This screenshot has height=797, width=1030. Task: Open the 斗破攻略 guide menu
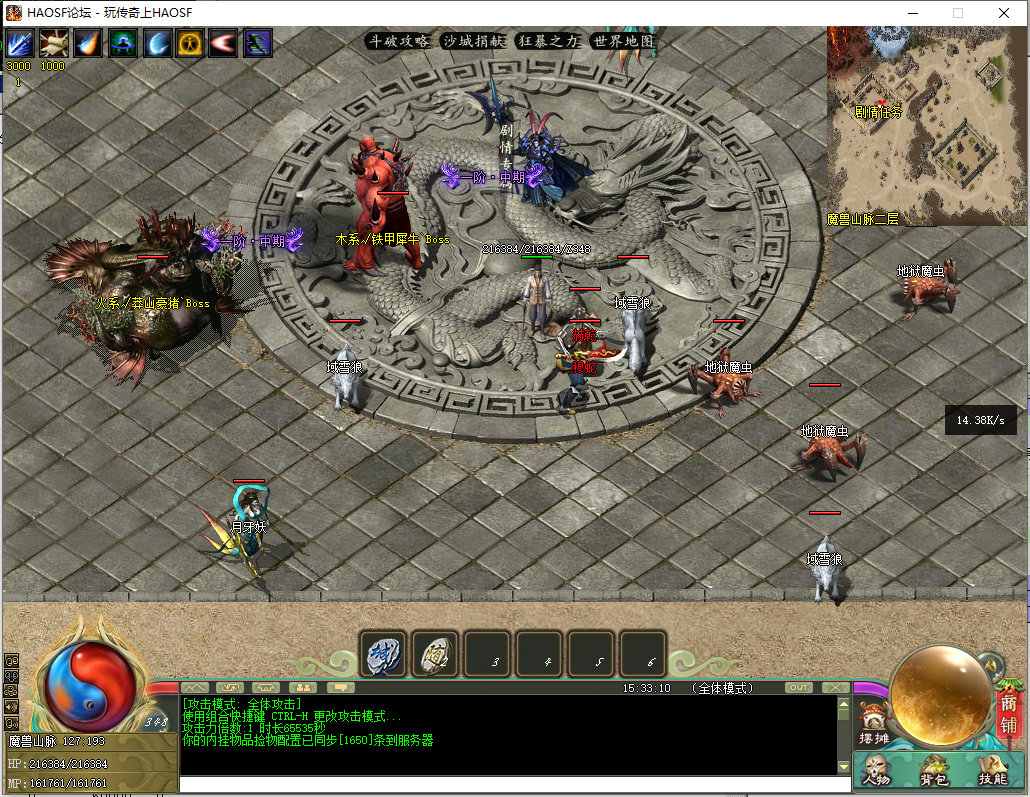[399, 41]
